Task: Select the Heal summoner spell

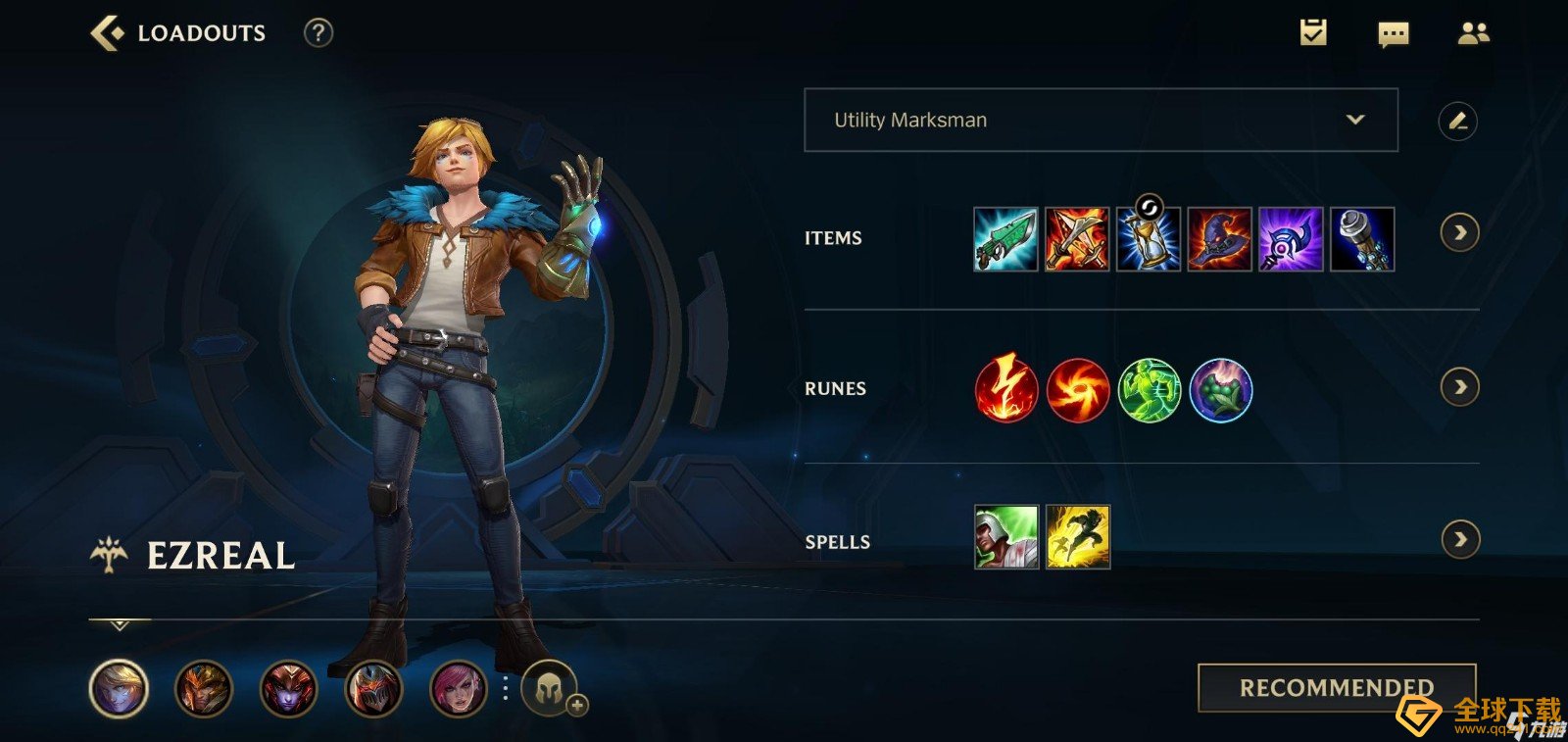Action: (x=1006, y=537)
